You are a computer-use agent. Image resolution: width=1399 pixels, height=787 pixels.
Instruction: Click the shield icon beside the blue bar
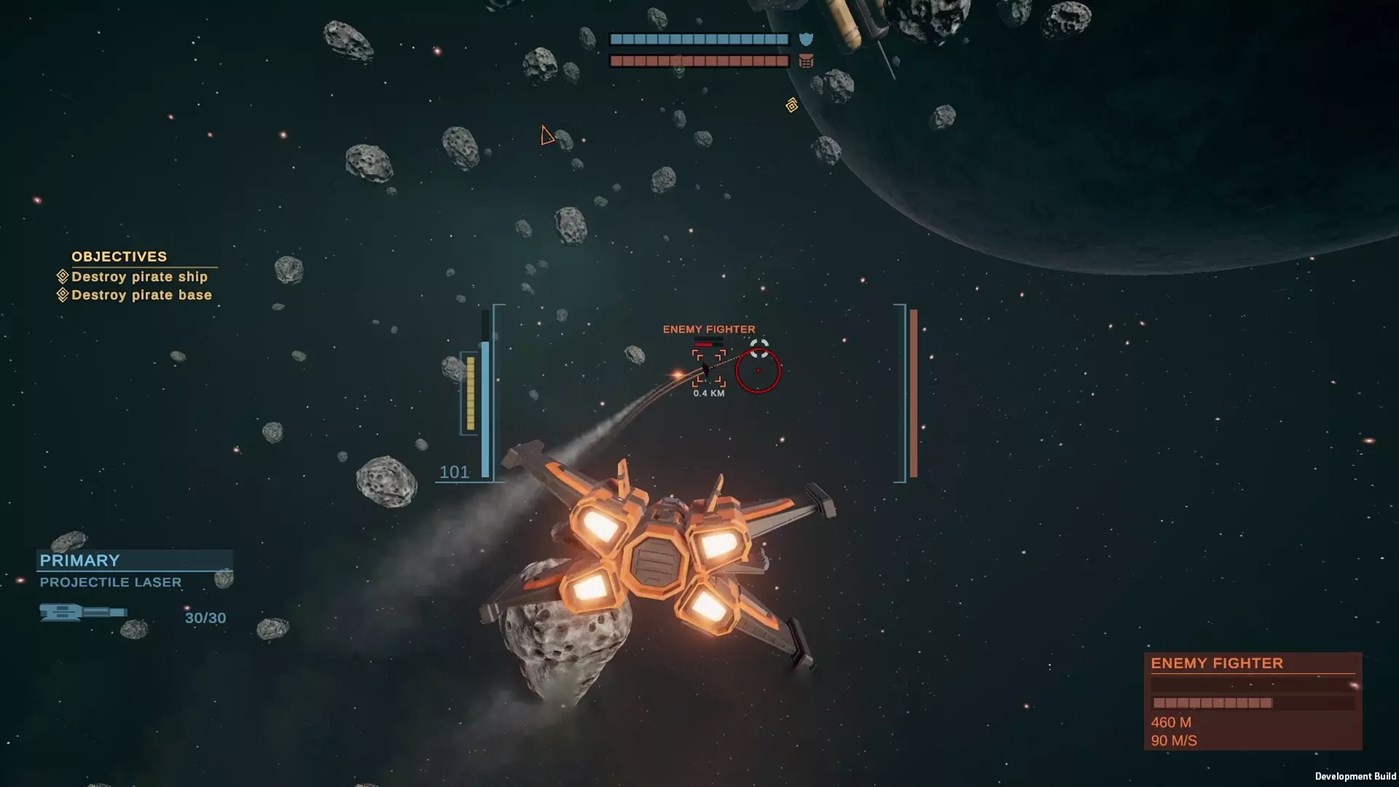point(806,38)
